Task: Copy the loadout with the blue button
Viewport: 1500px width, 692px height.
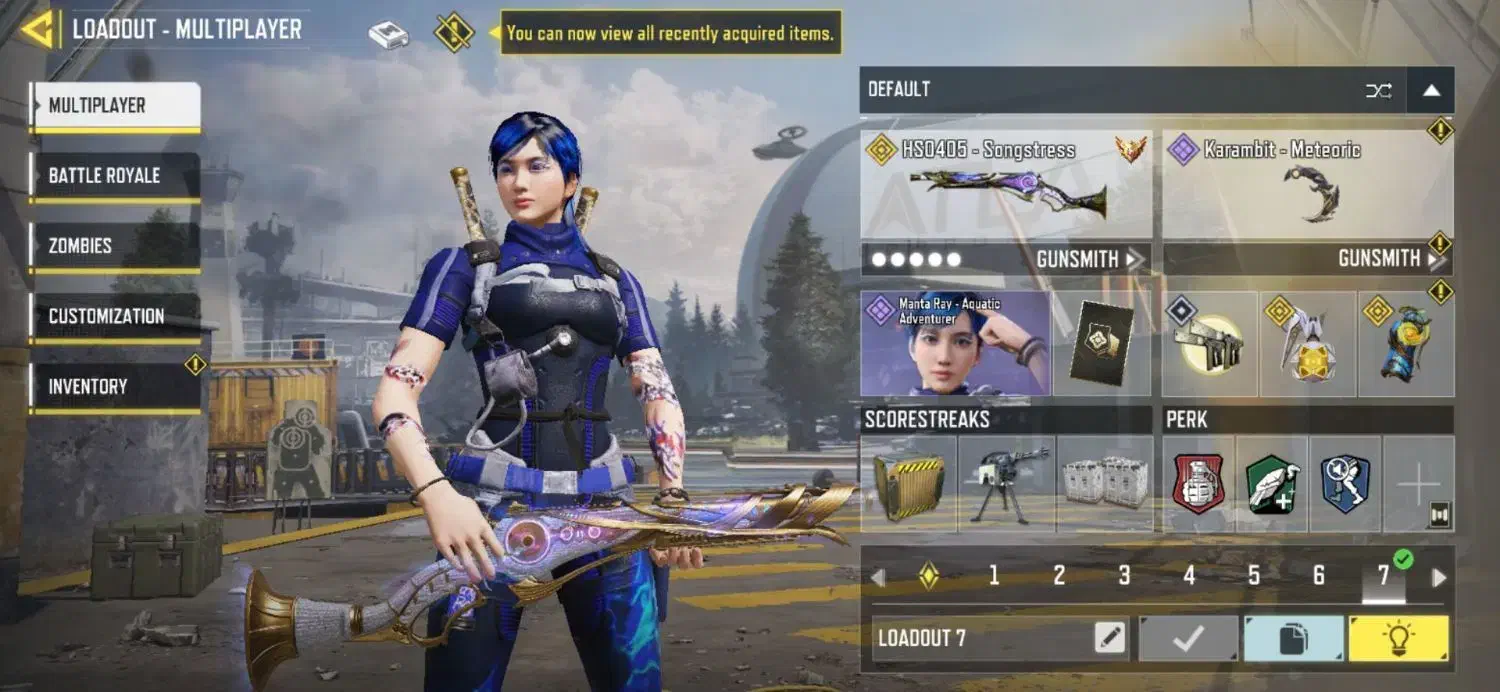Action: 1293,638
